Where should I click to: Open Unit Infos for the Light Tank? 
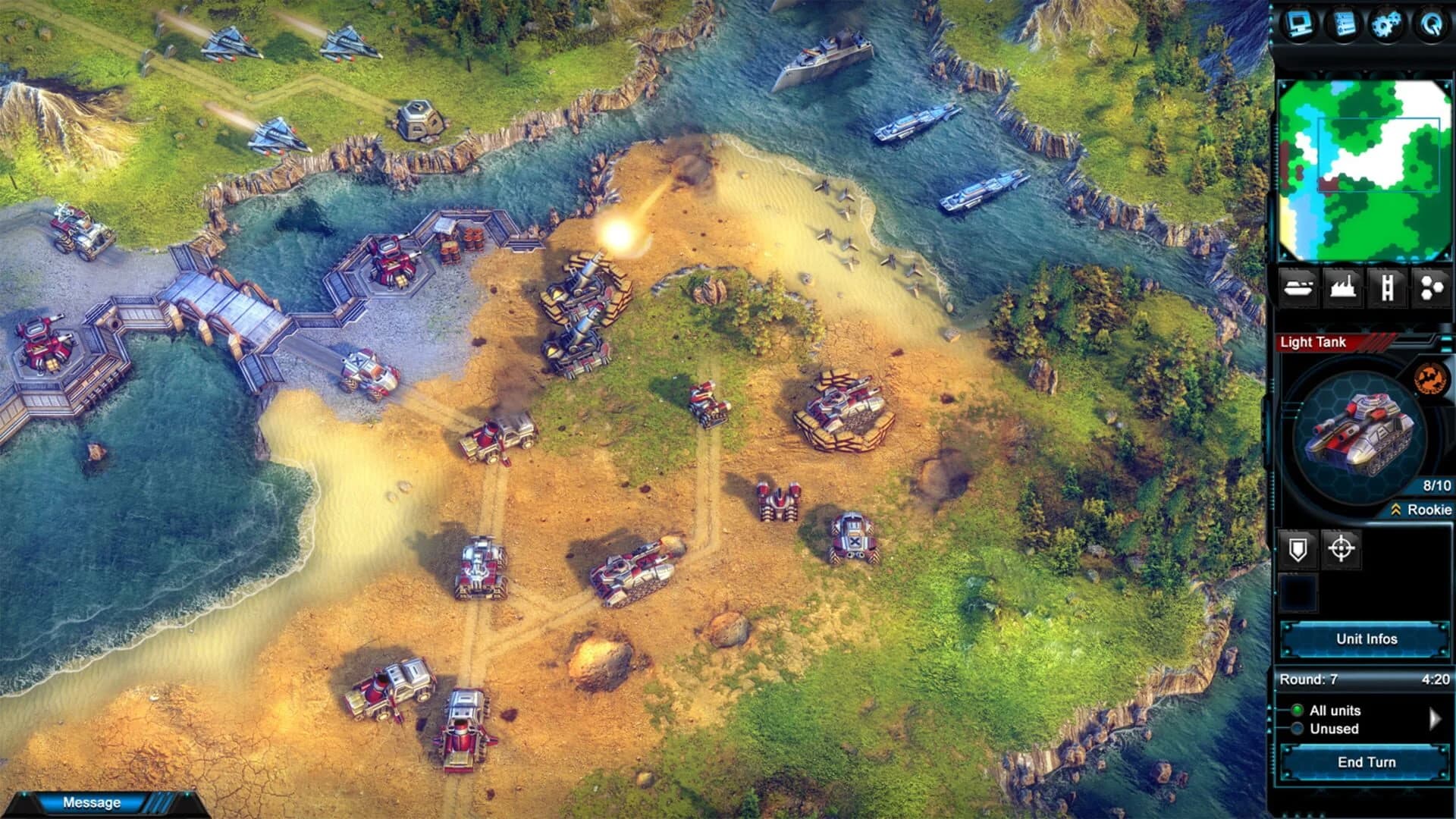[x=1367, y=639]
